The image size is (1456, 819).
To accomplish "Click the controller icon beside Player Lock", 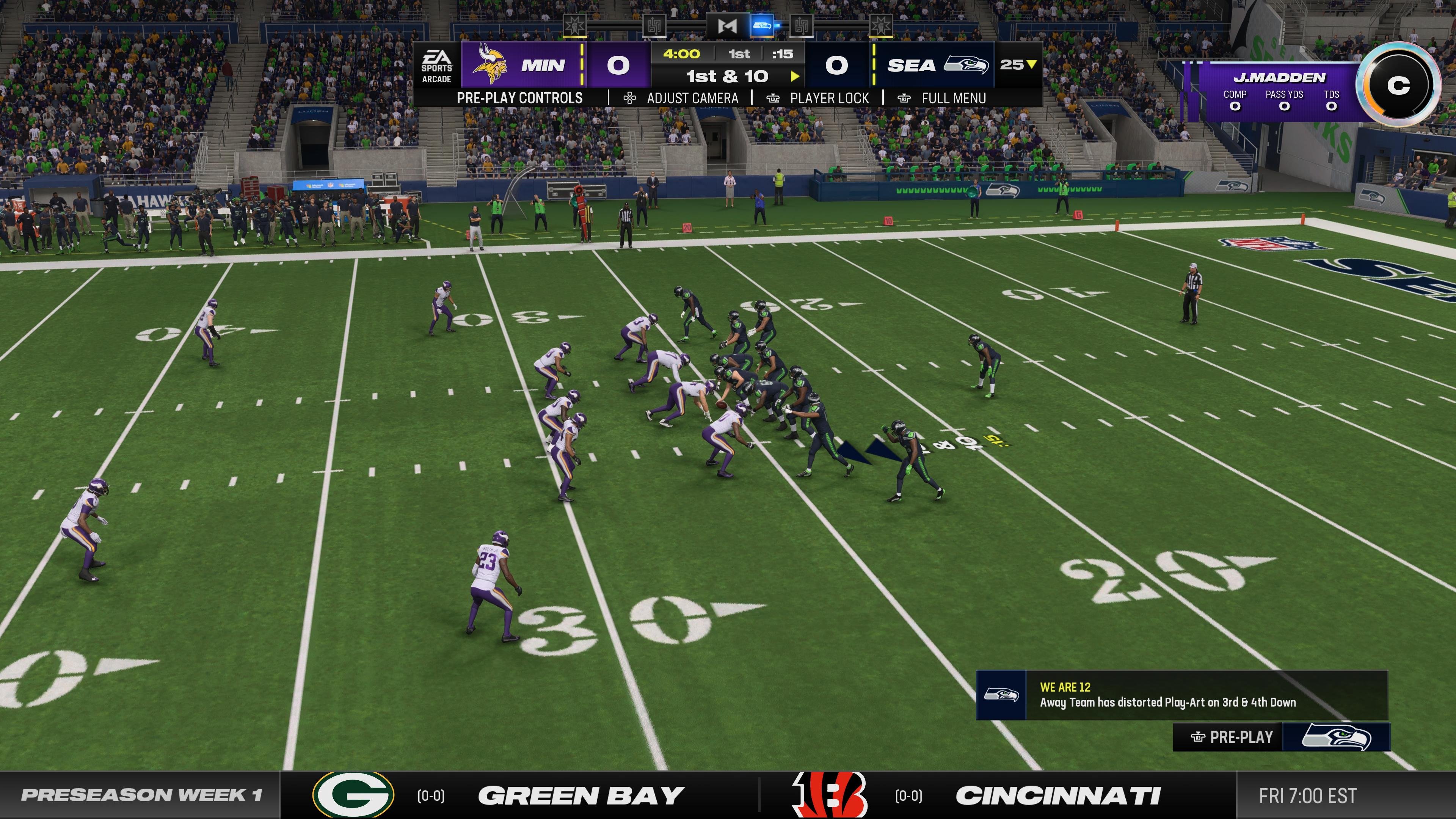I will click(772, 98).
